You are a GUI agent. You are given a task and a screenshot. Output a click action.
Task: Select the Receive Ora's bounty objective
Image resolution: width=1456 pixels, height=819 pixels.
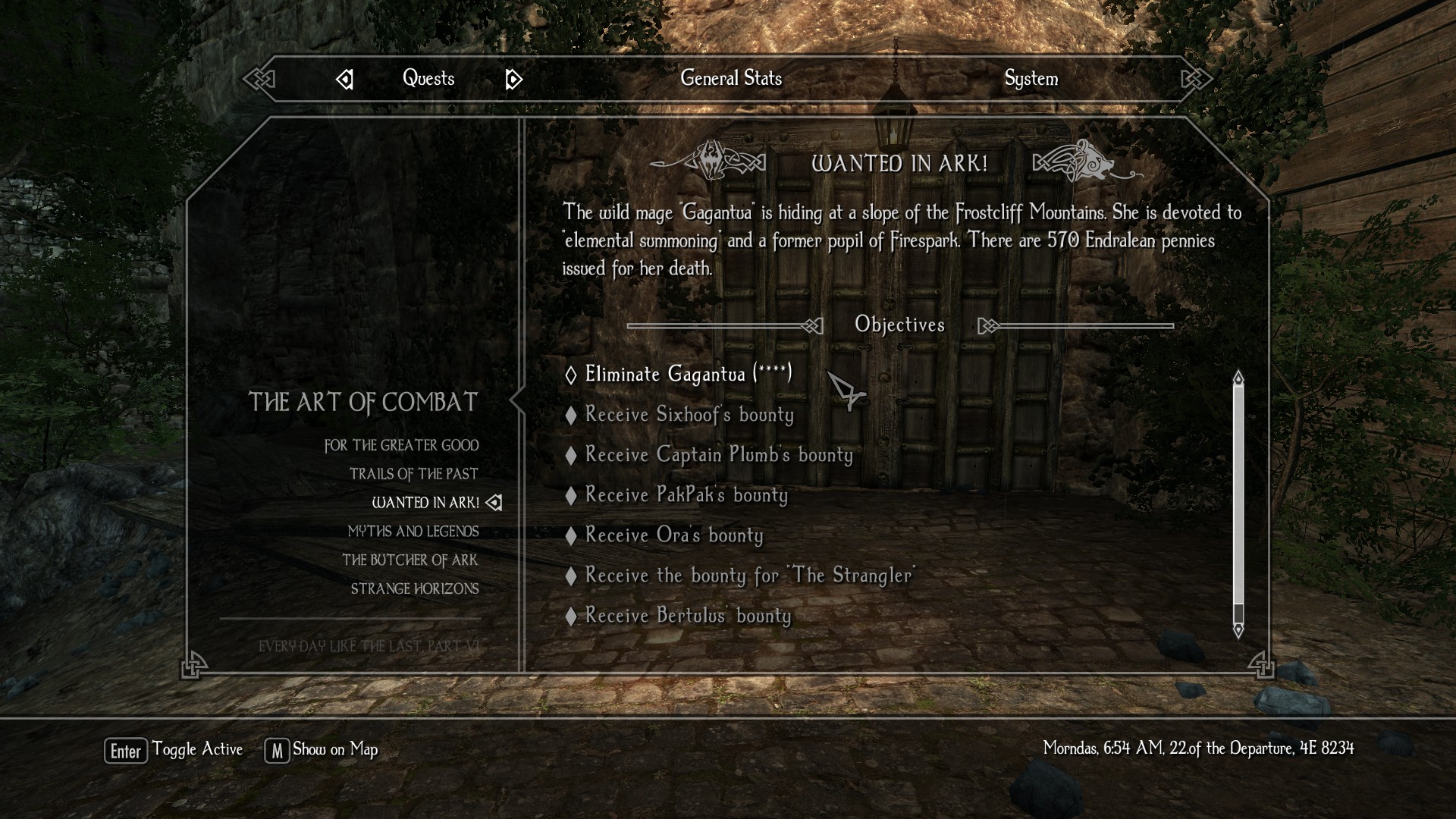point(673,535)
